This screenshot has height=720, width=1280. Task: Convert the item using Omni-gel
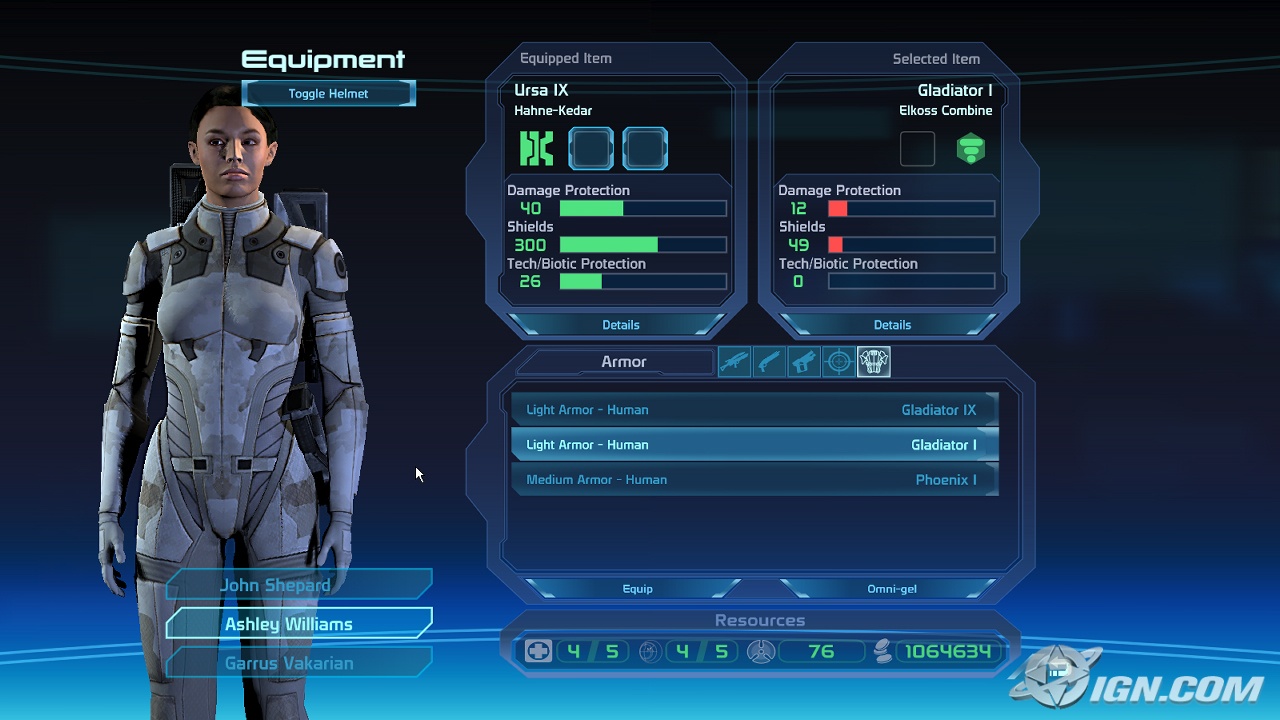[891, 588]
